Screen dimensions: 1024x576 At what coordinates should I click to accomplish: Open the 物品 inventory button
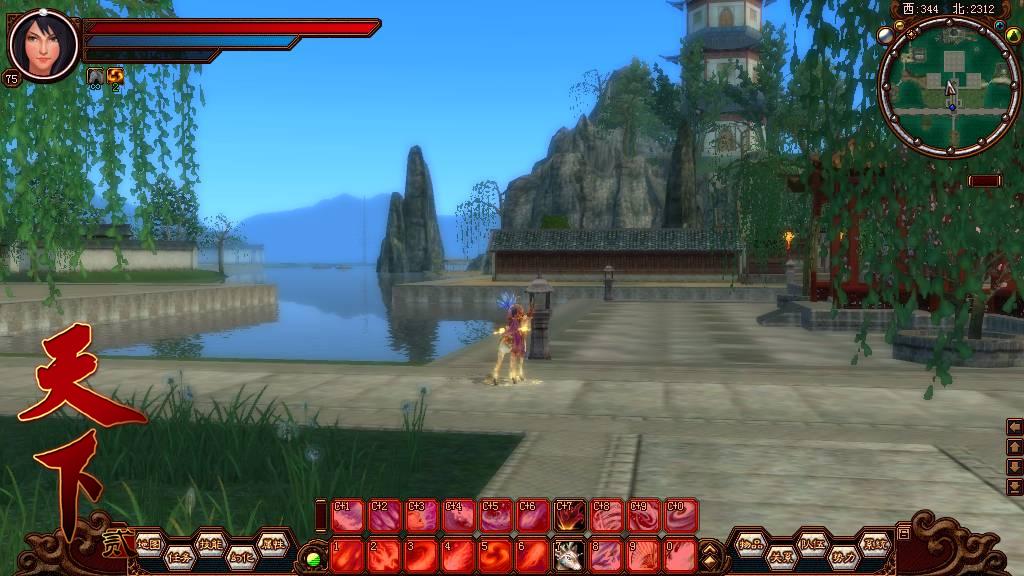tap(750, 545)
